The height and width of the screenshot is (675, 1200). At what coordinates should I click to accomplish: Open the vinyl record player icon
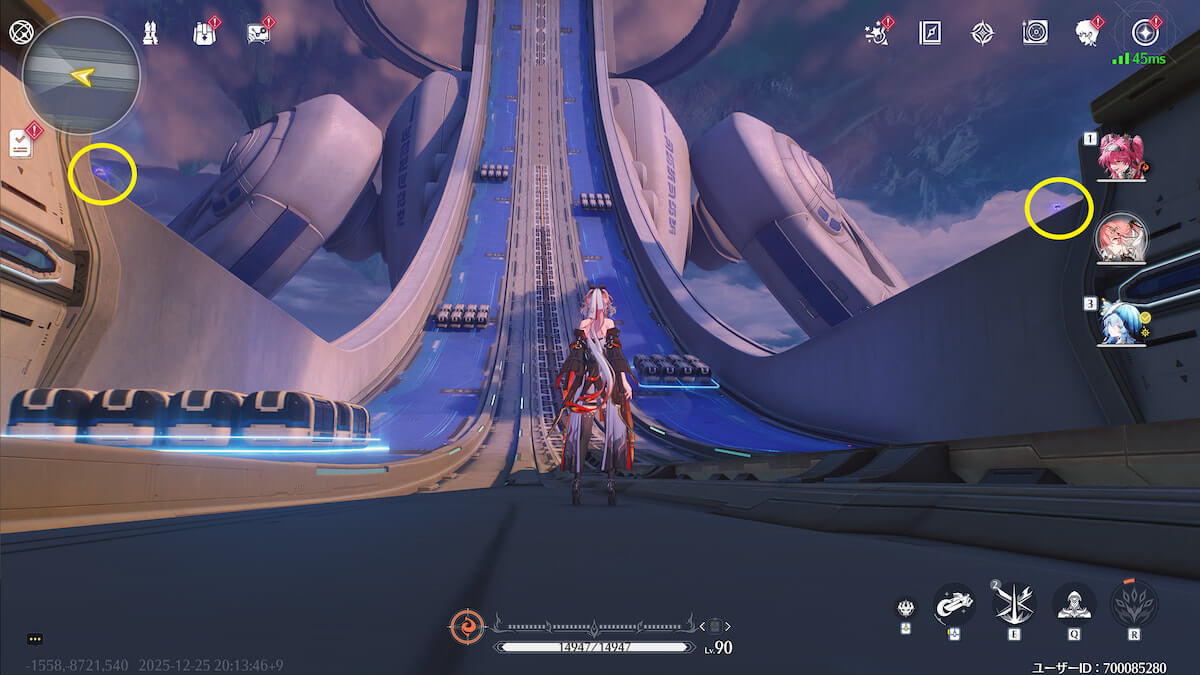(x=1035, y=33)
